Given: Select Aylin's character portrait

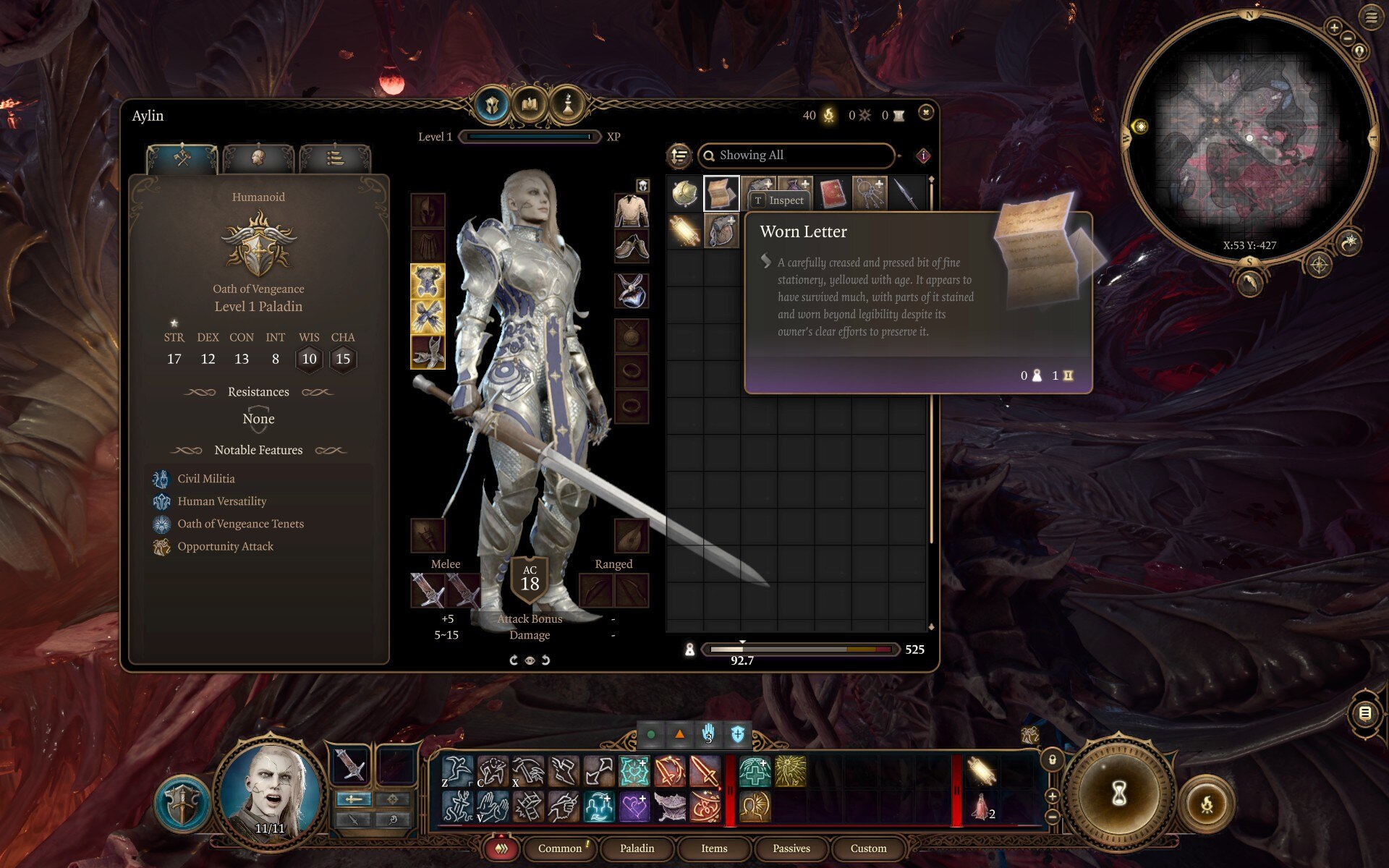Looking at the screenshot, I should [x=271, y=792].
